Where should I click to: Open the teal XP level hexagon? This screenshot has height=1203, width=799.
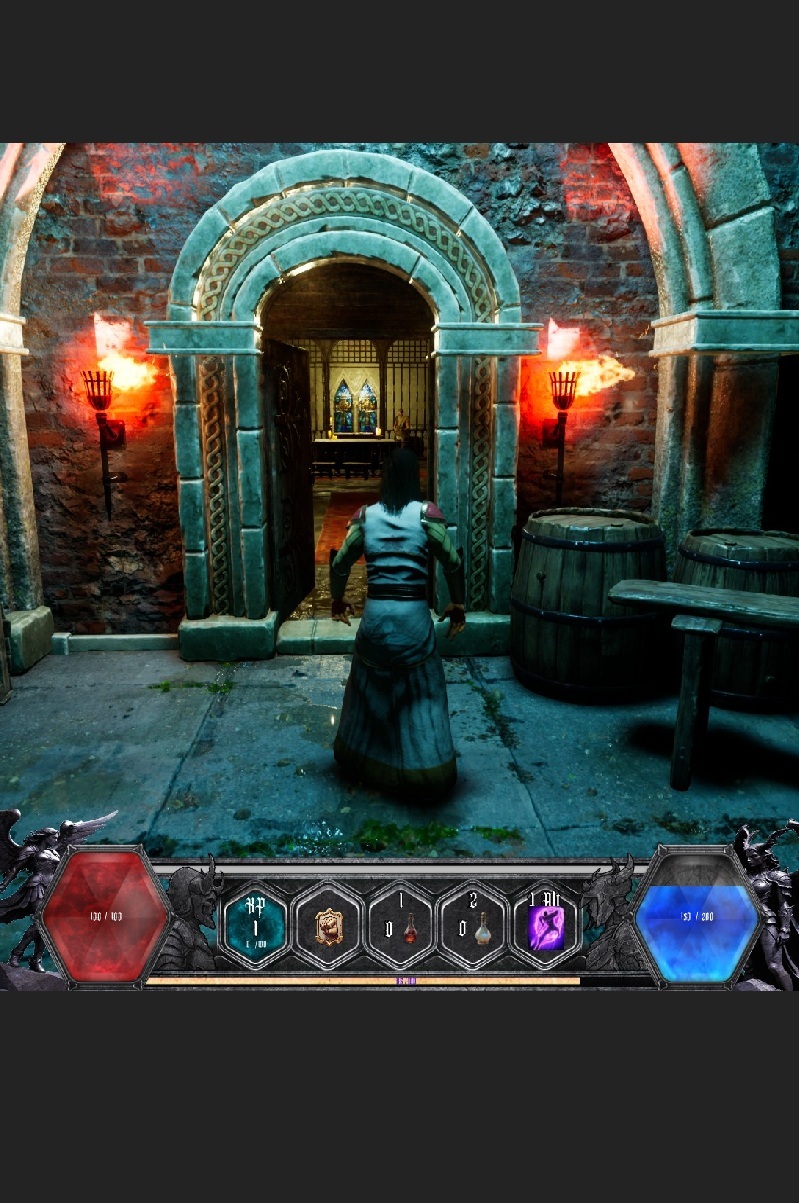pos(254,925)
